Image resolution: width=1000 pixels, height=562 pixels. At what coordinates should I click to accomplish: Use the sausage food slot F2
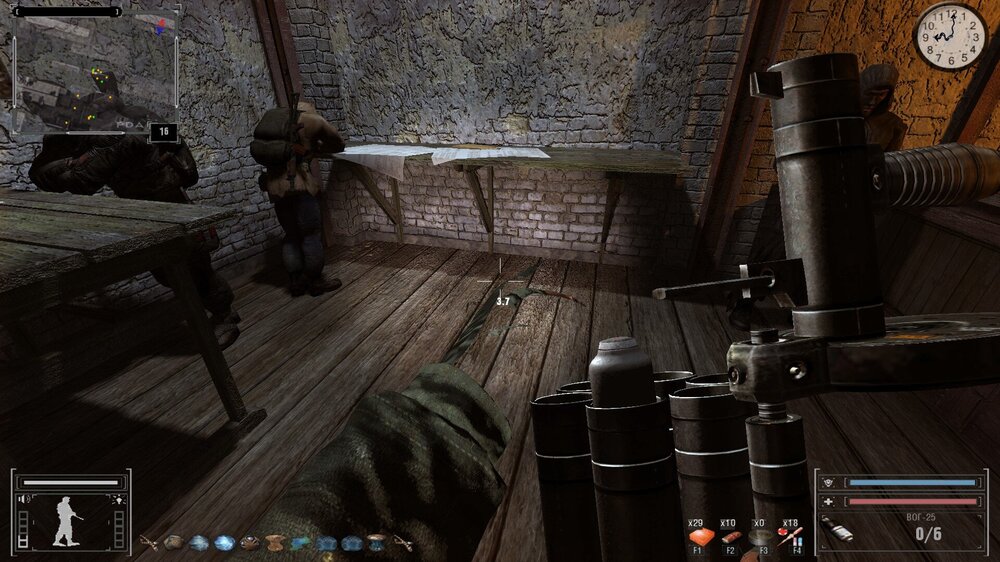[731, 537]
